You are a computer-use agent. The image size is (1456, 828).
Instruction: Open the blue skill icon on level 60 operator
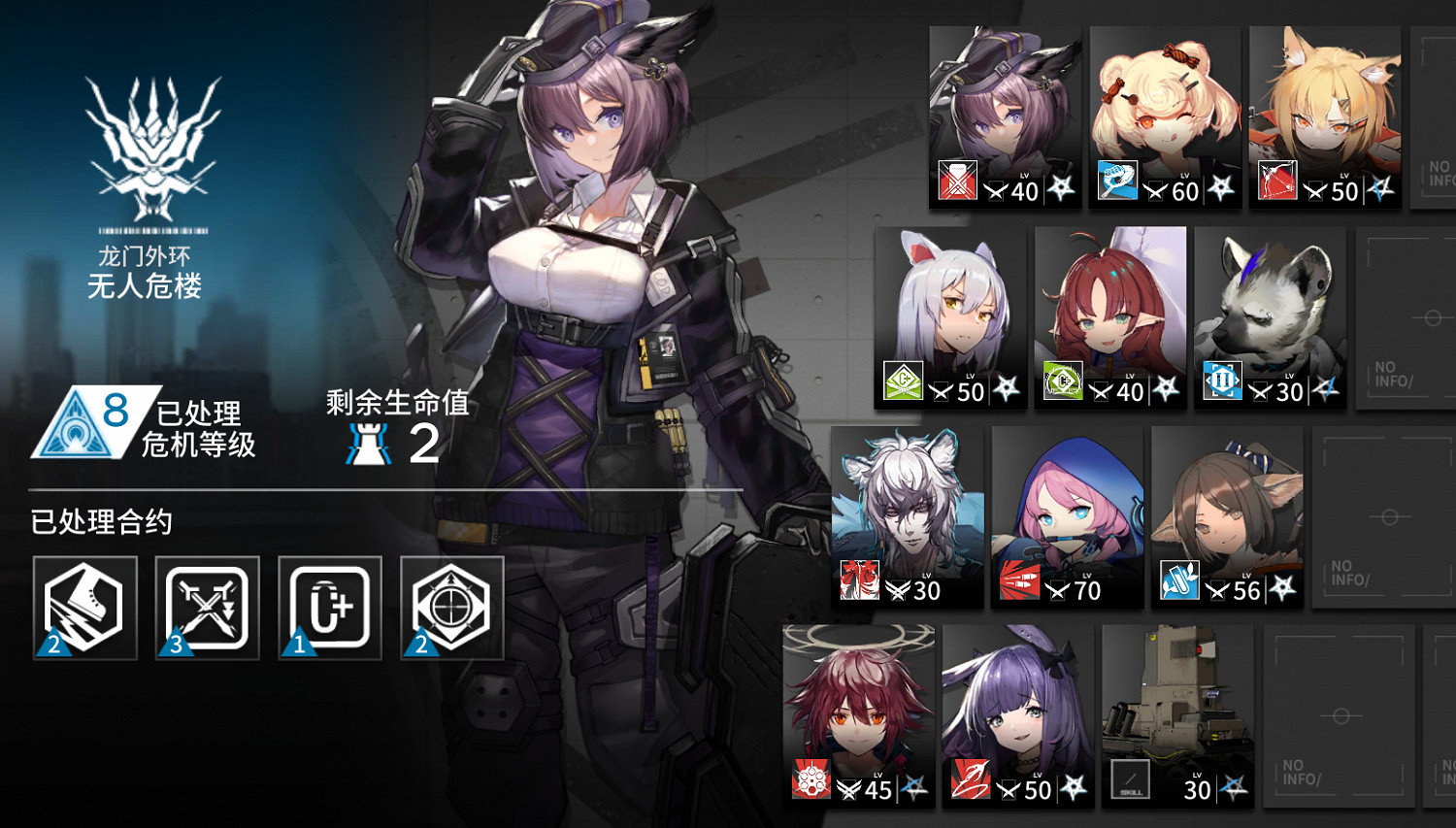pyautogui.click(x=1116, y=182)
